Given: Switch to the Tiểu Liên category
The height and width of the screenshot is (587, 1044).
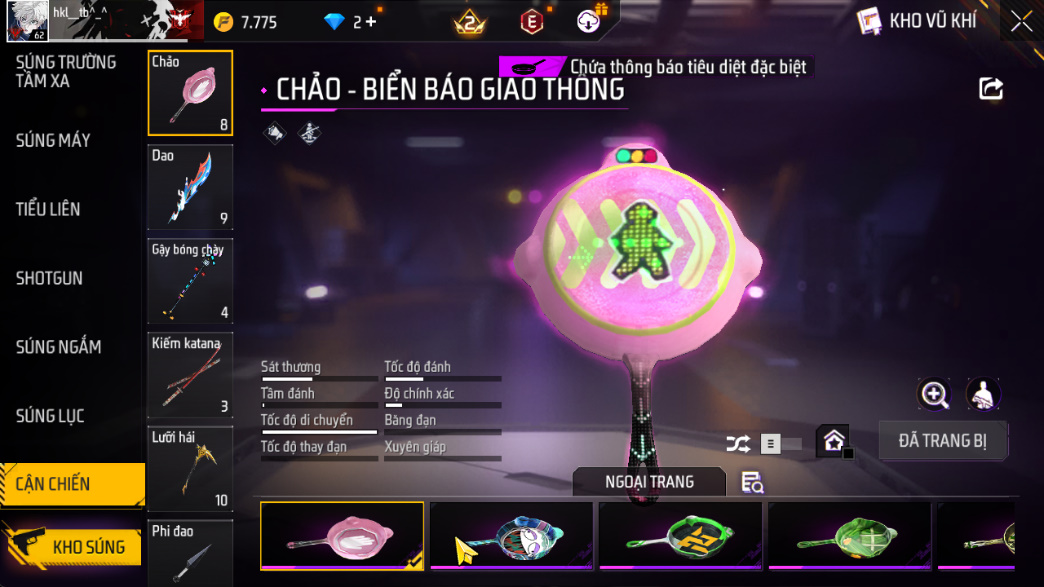Looking at the screenshot, I should coord(48,210).
